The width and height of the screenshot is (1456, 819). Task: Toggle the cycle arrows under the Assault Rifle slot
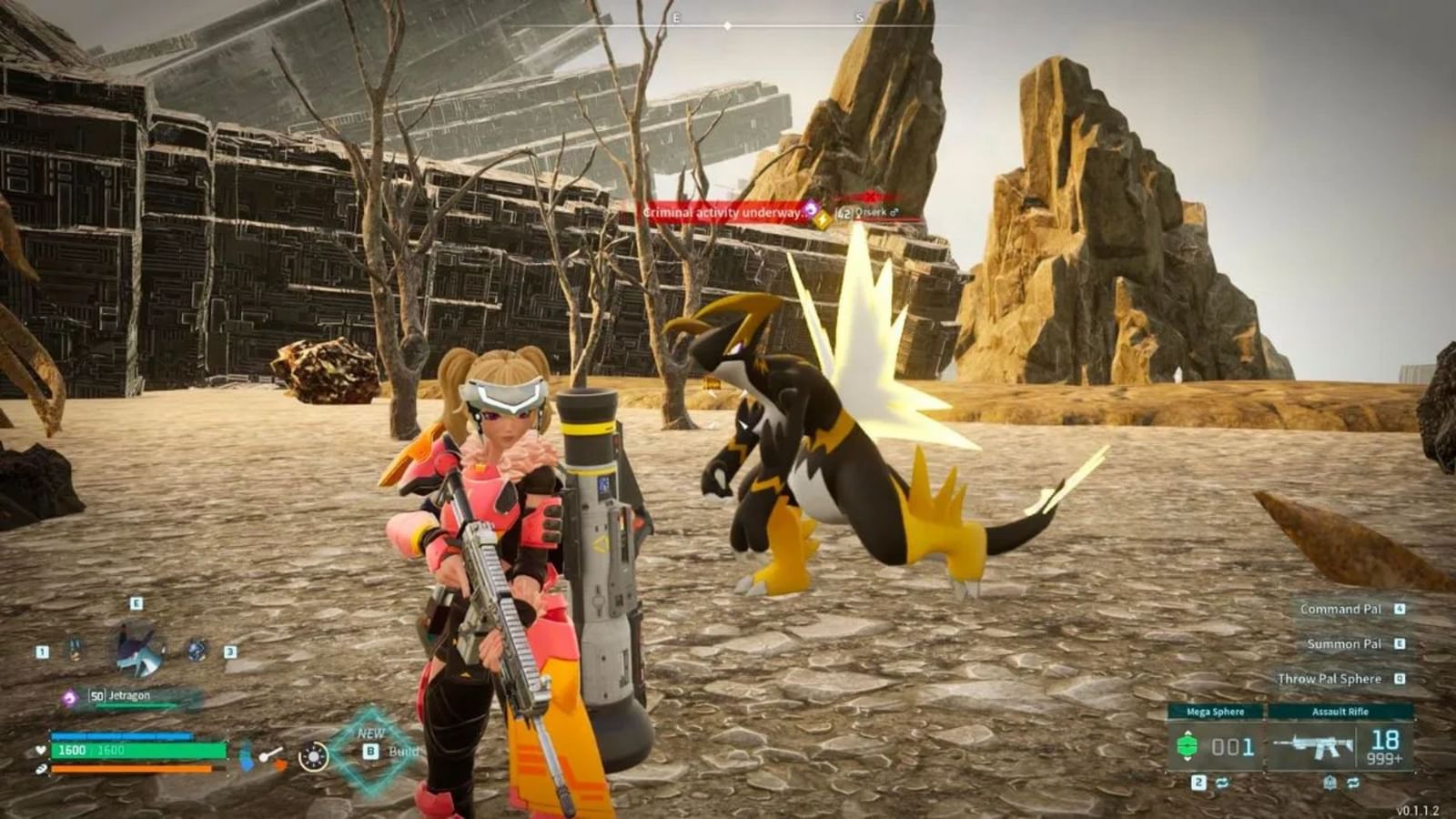tap(1352, 782)
